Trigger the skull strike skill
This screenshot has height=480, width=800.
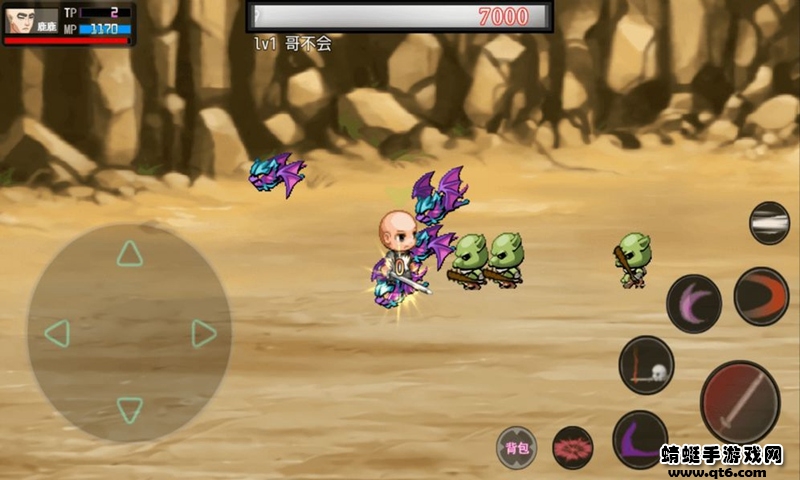click(x=646, y=365)
